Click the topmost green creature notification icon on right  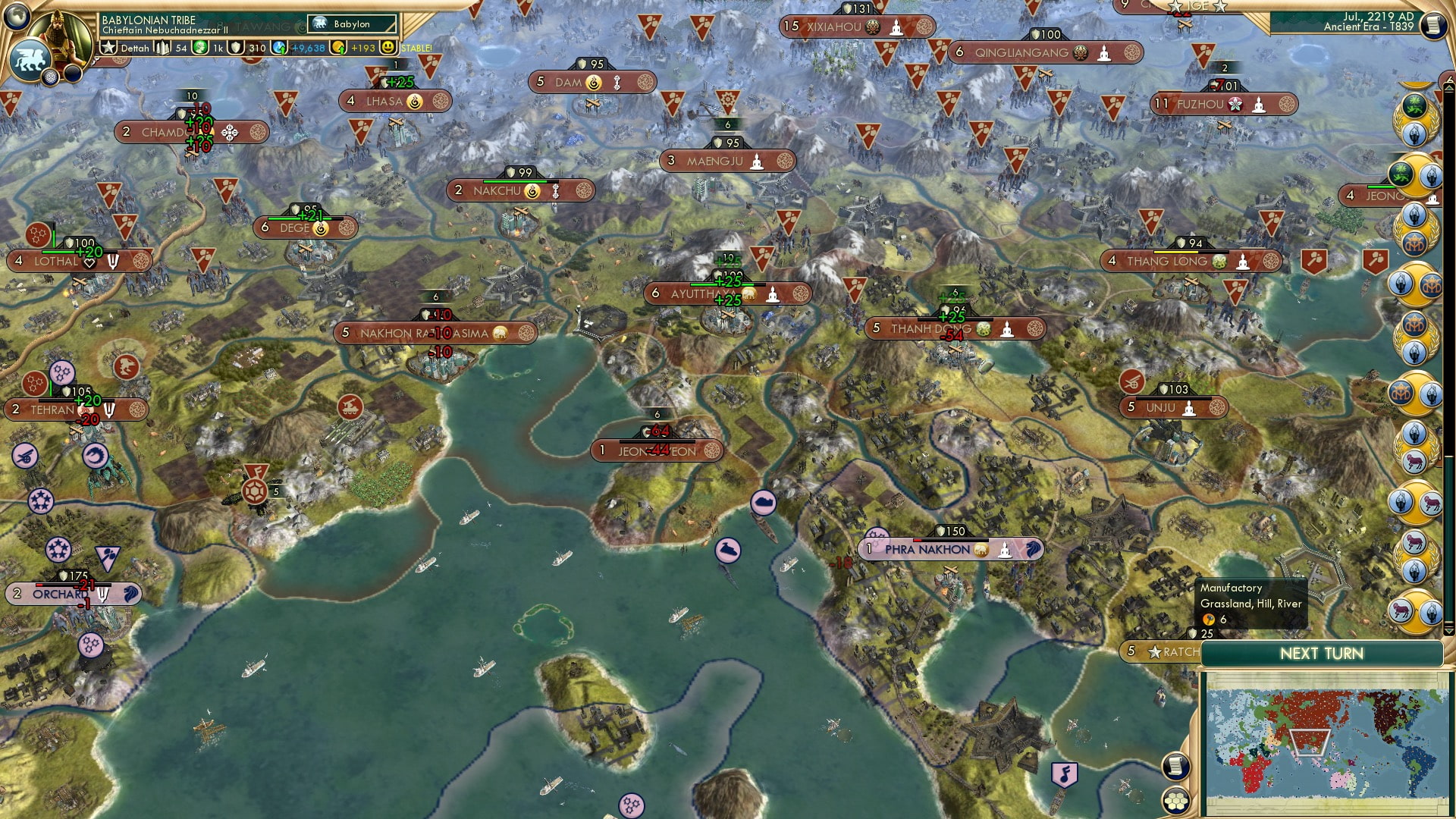click(x=1414, y=106)
